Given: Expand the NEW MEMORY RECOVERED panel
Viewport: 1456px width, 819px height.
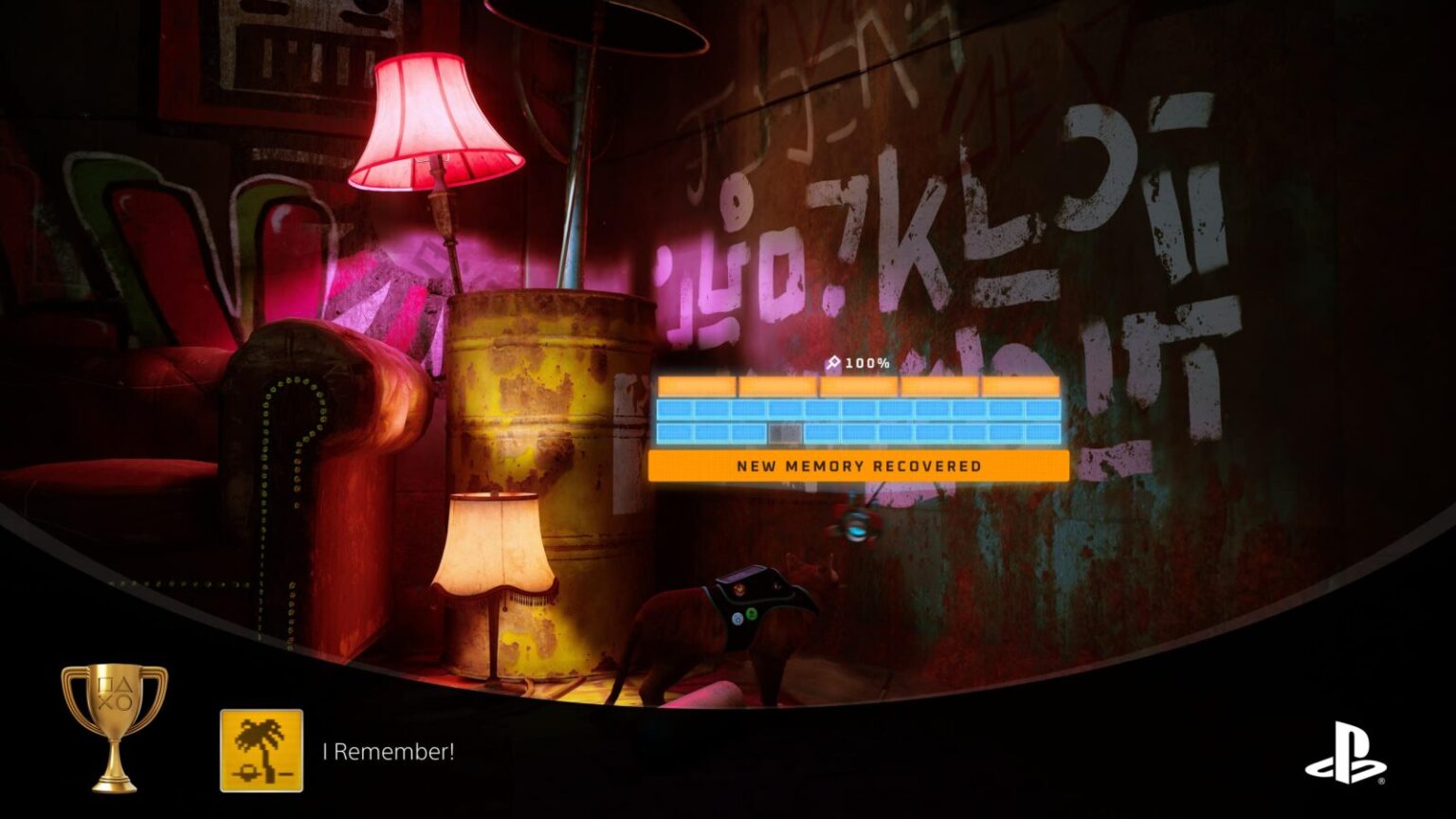Looking at the screenshot, I should (858, 465).
